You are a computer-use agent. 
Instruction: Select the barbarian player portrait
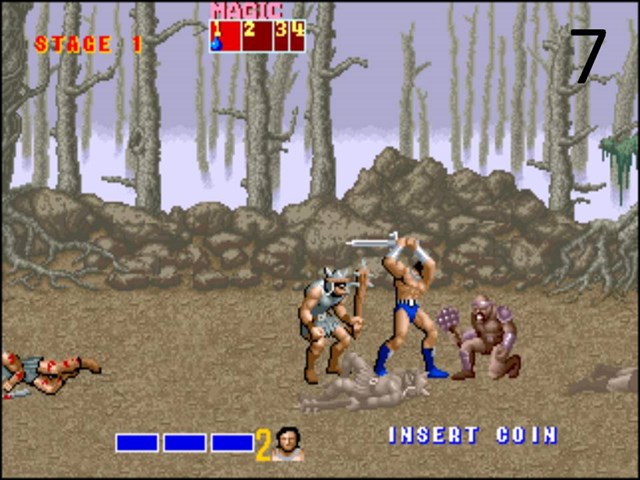coord(288,443)
